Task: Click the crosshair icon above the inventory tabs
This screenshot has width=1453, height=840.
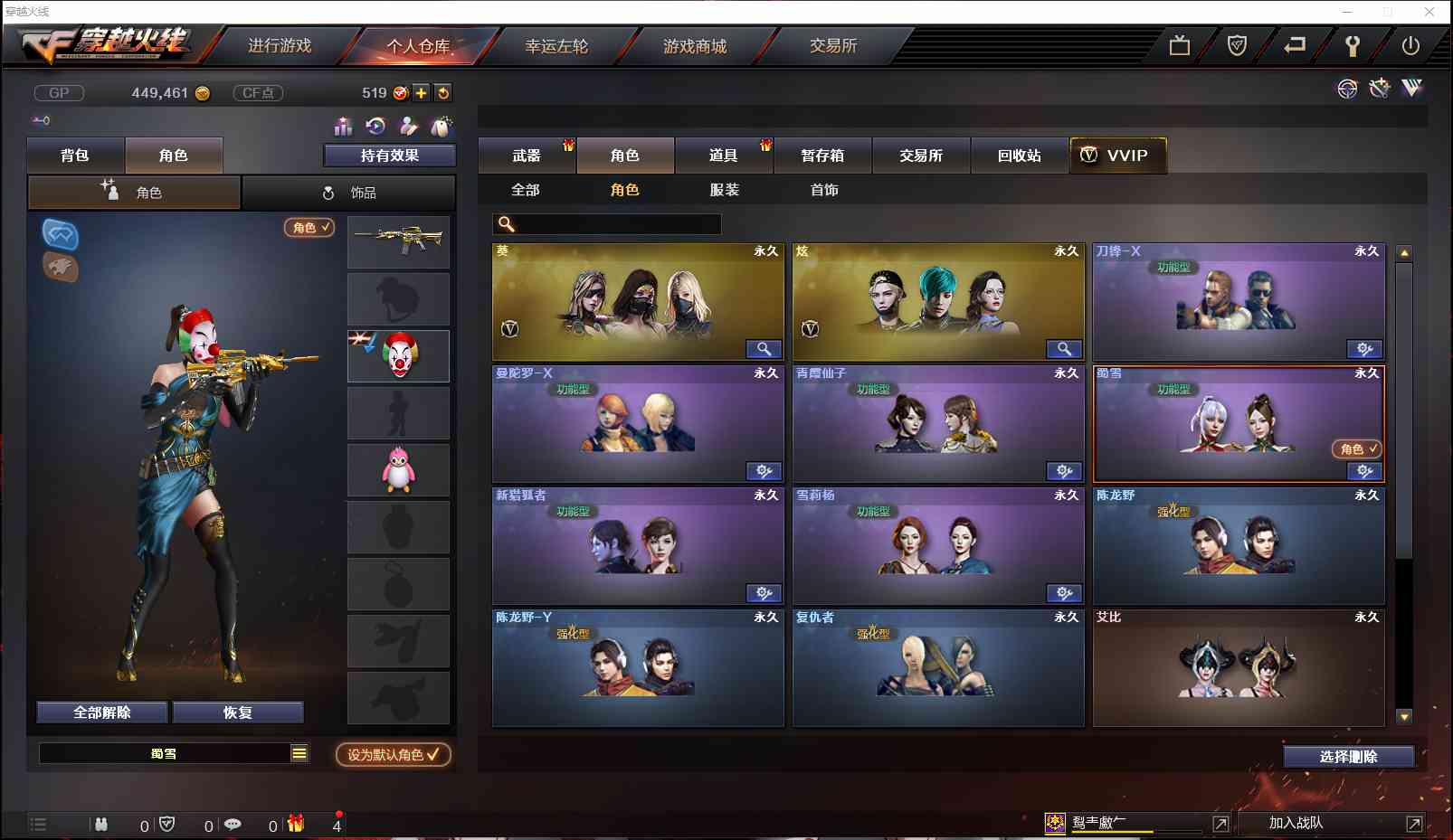Action: [1348, 89]
